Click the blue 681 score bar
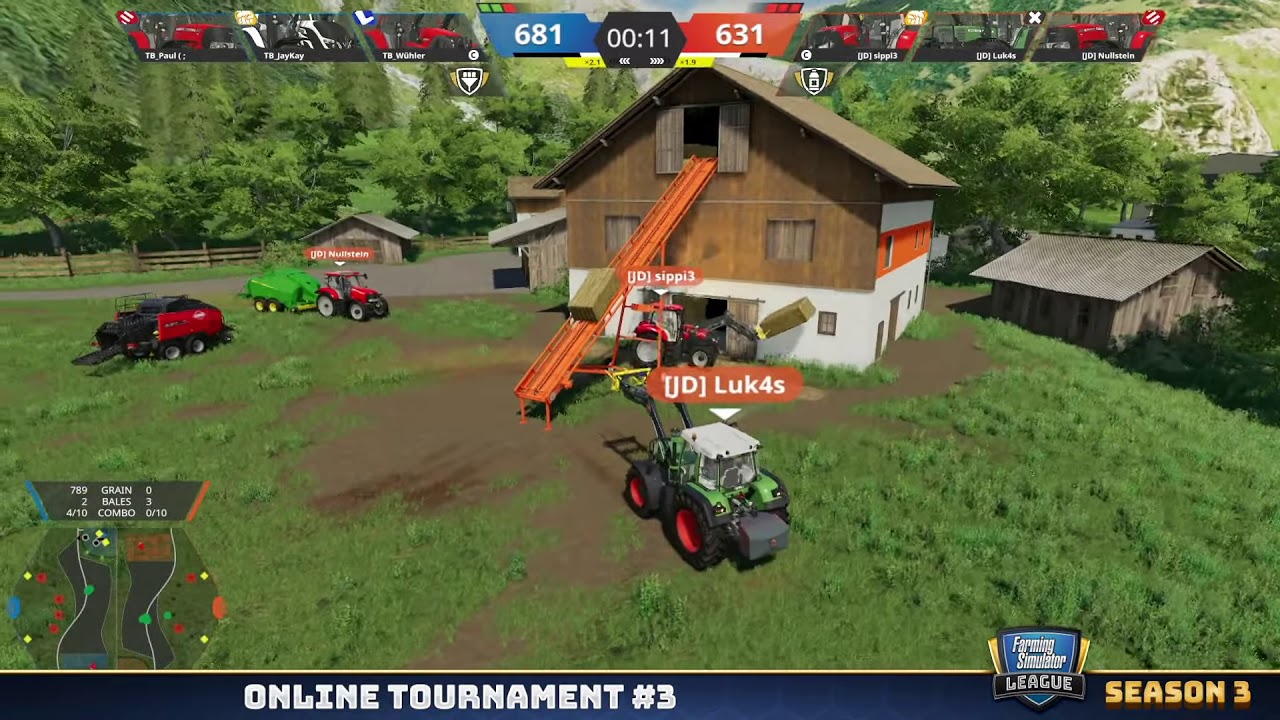 pyautogui.click(x=540, y=35)
